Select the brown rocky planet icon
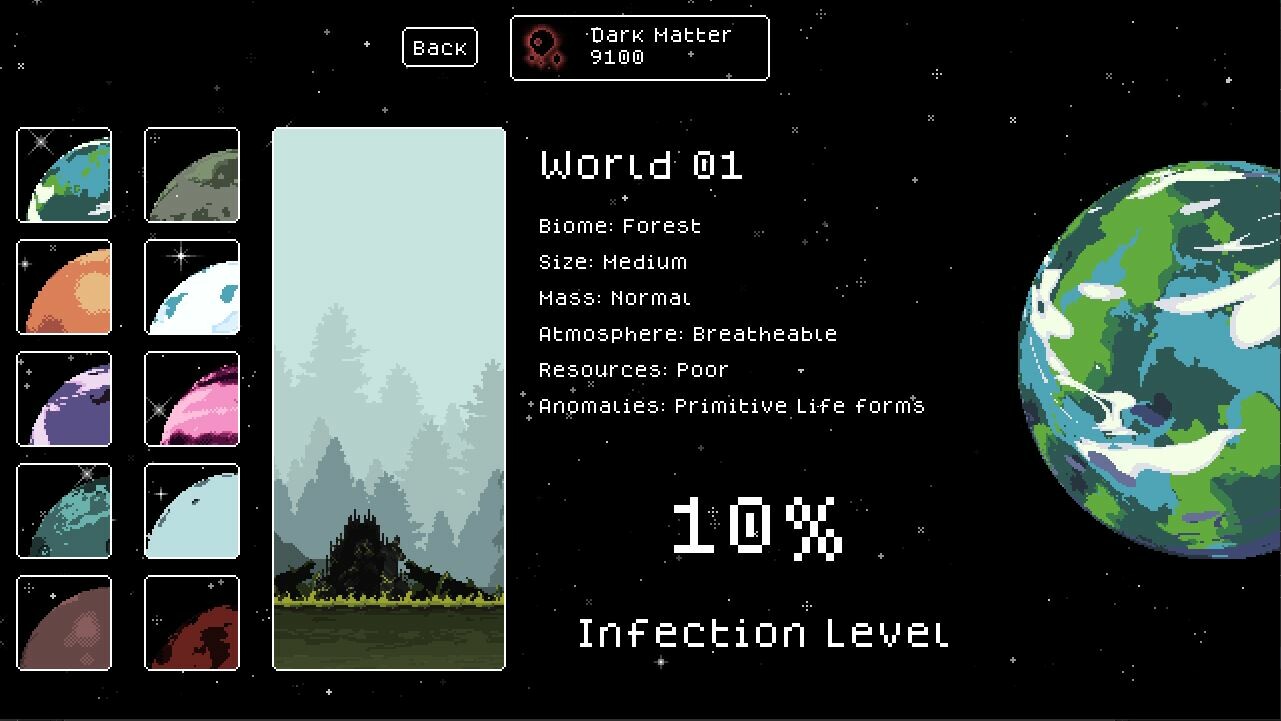 [63, 624]
